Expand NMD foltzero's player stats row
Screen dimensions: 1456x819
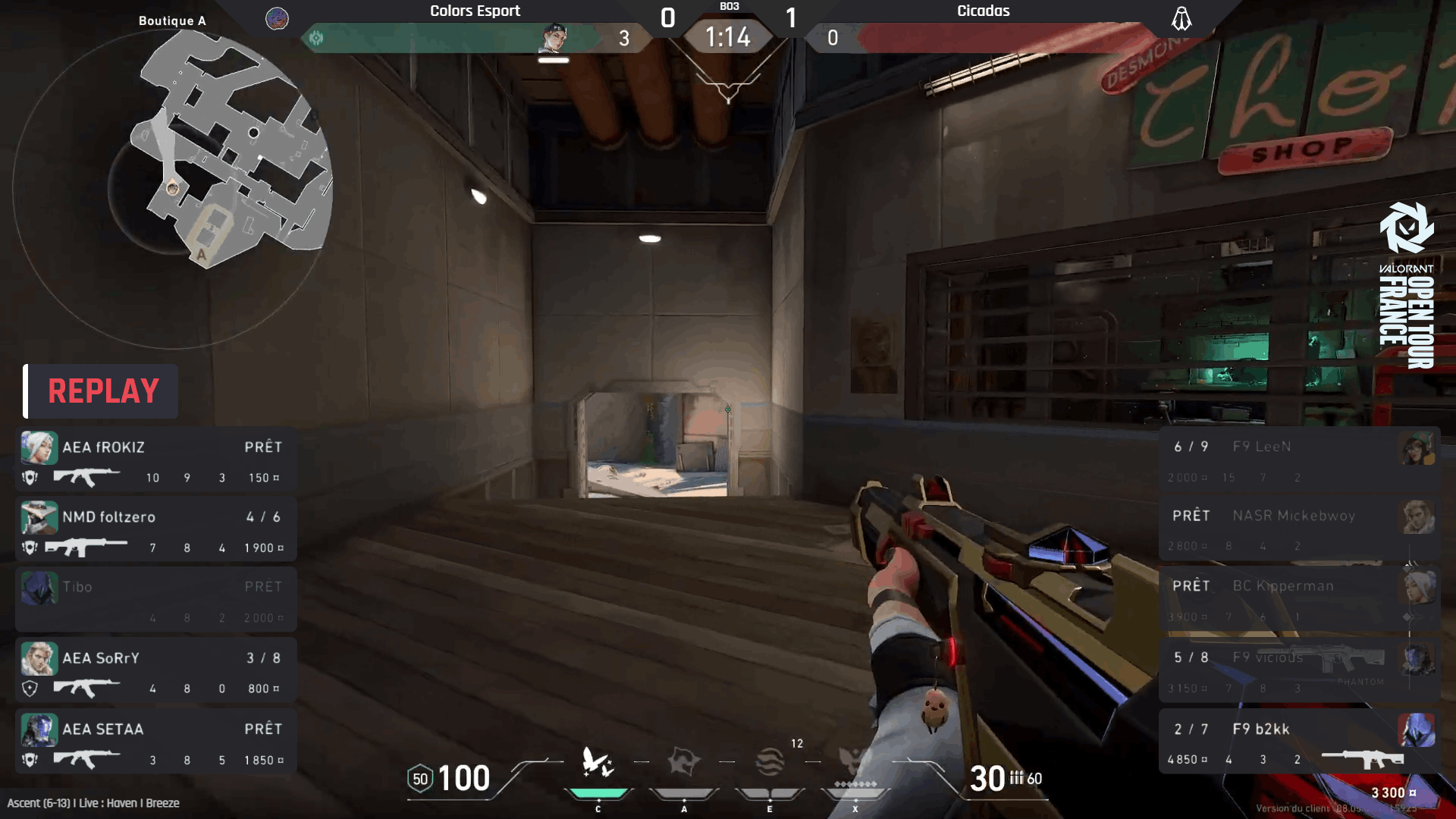coord(155,529)
